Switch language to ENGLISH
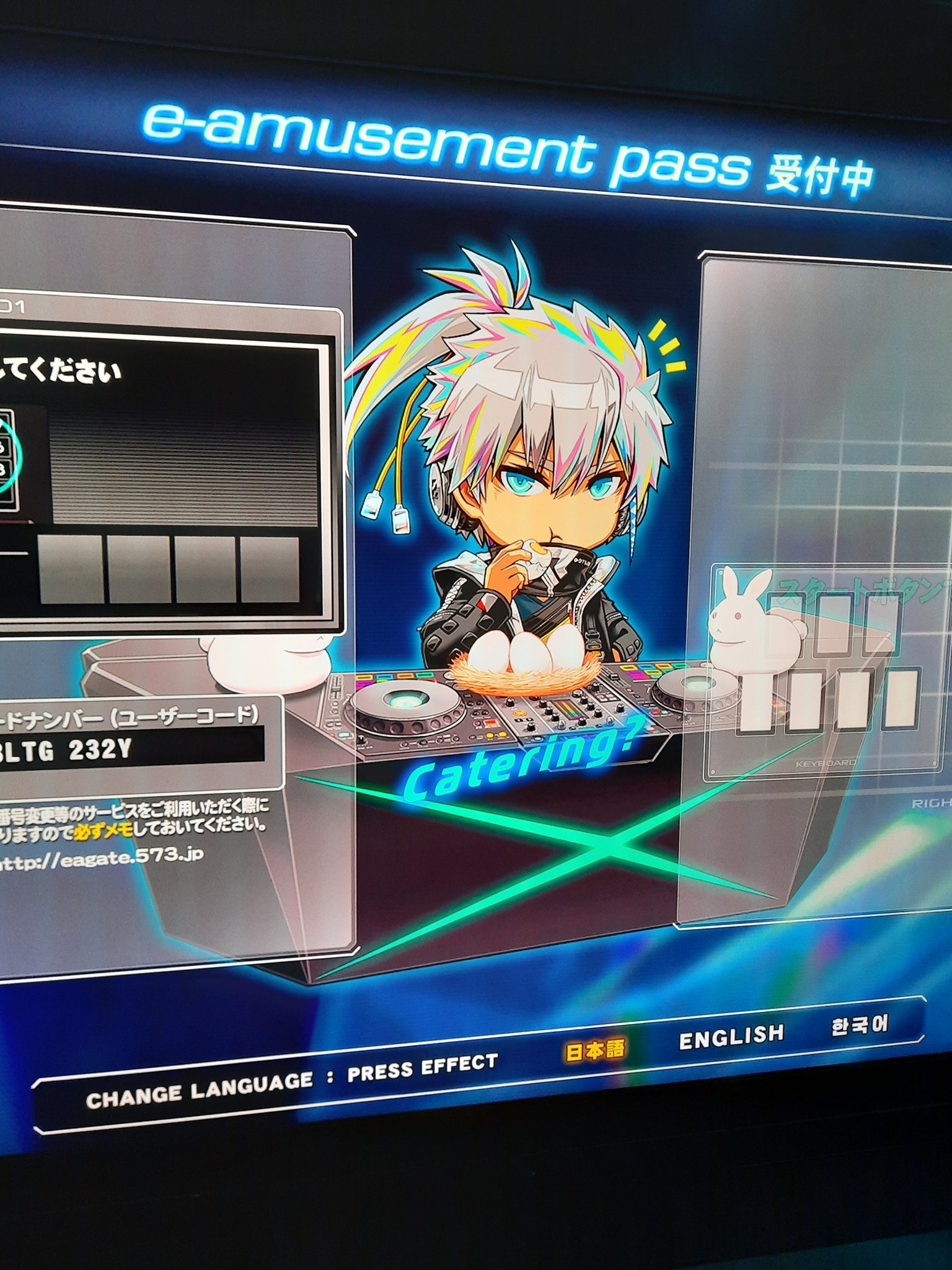 point(731,1036)
